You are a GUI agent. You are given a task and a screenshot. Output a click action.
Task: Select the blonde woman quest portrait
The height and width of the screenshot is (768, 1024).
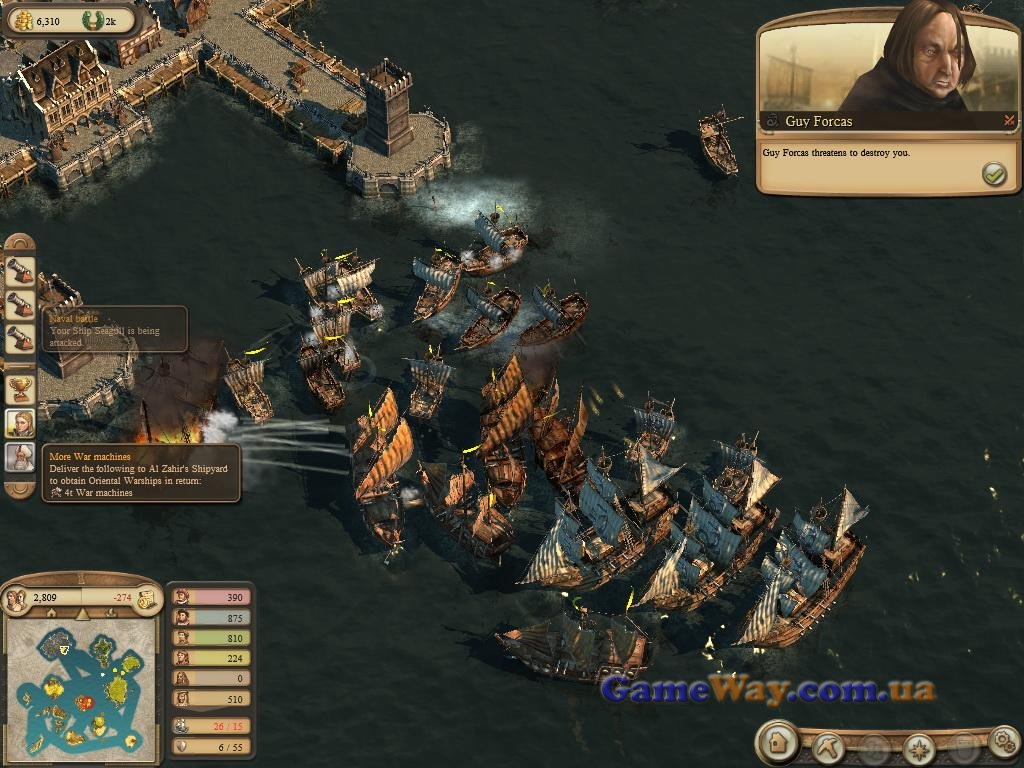tap(20, 423)
